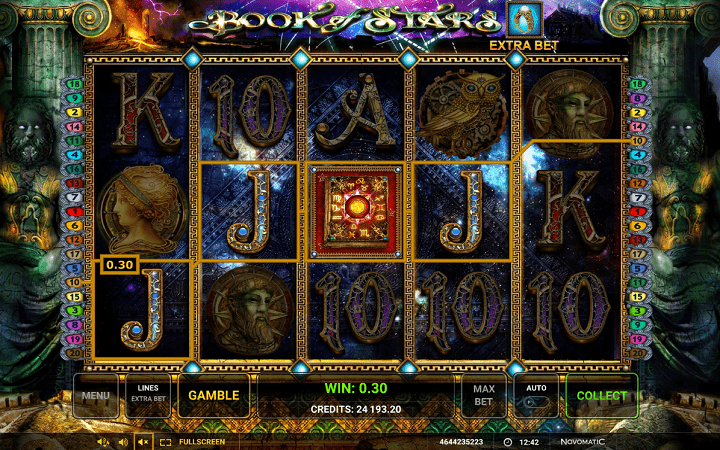Click the Extra Bet symbol beside the title
This screenshot has width=720, height=450.
pos(519,20)
